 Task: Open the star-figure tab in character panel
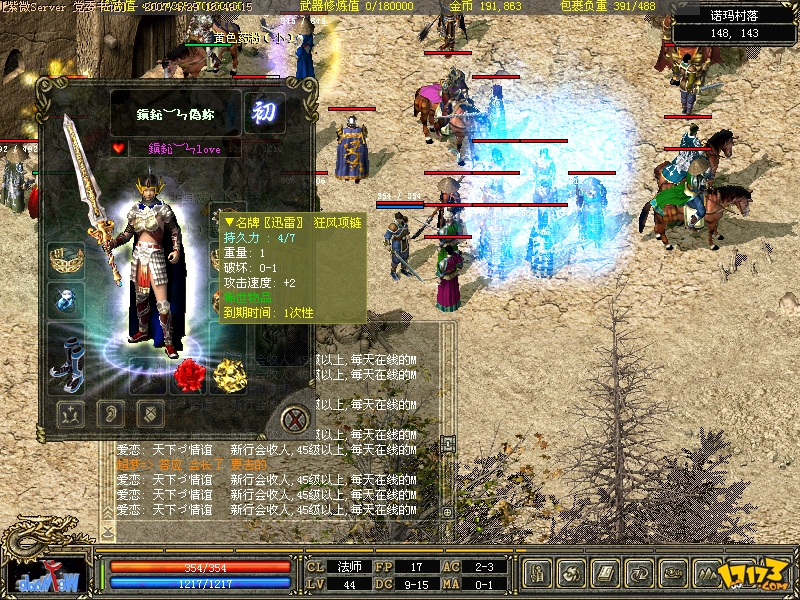(x=69, y=412)
